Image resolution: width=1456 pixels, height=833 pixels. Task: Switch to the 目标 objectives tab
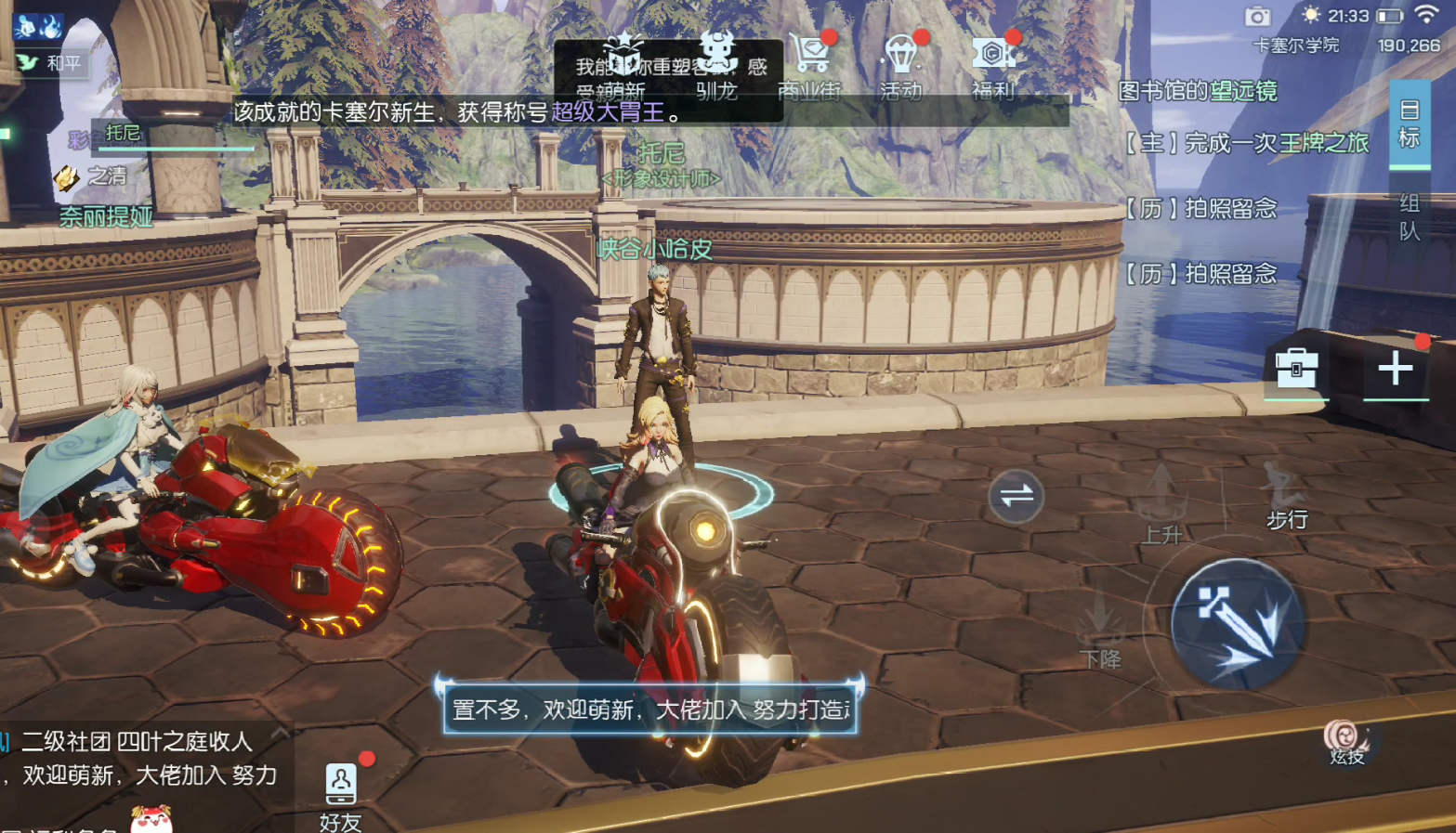[x=1409, y=124]
